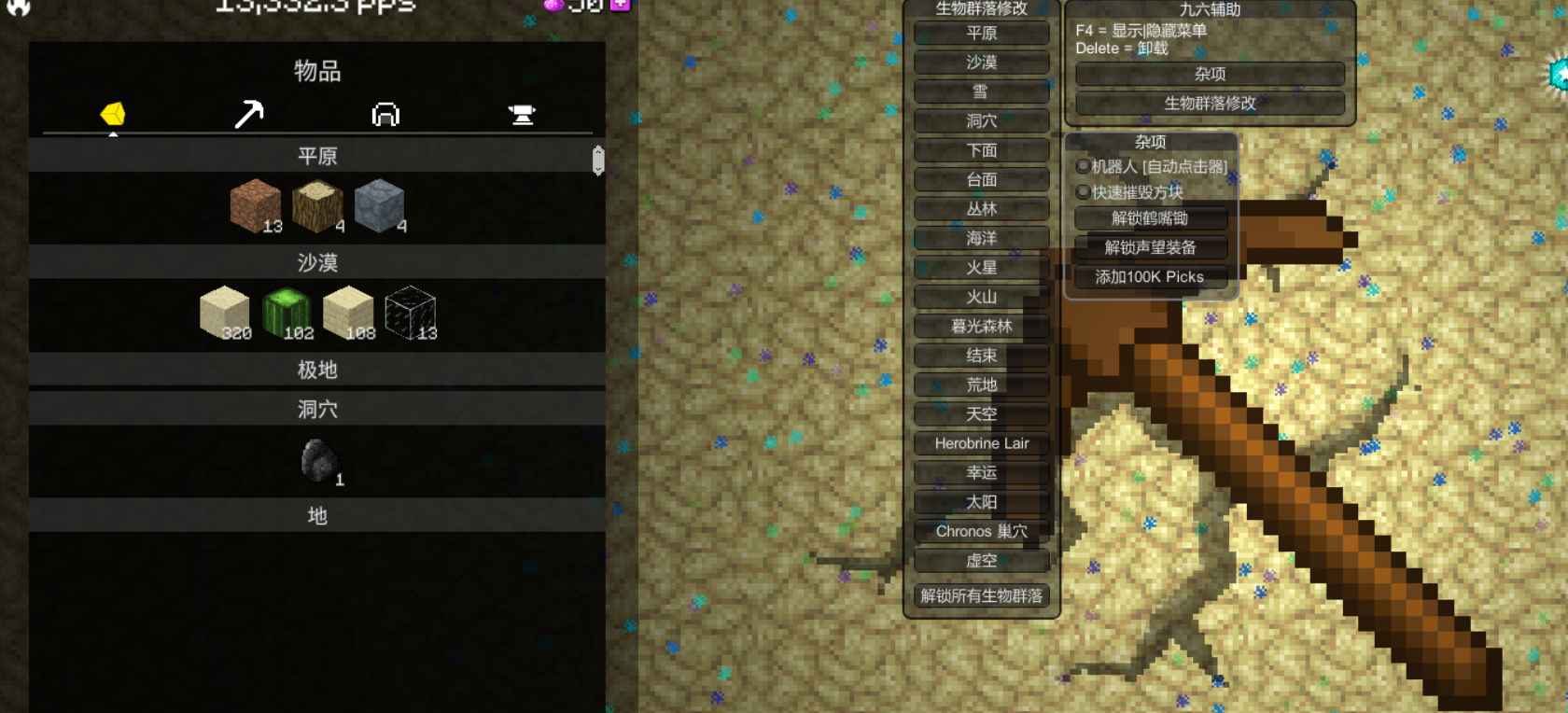Click the purple gem currency icon
This screenshot has height=713, width=1568.
[x=554, y=7]
